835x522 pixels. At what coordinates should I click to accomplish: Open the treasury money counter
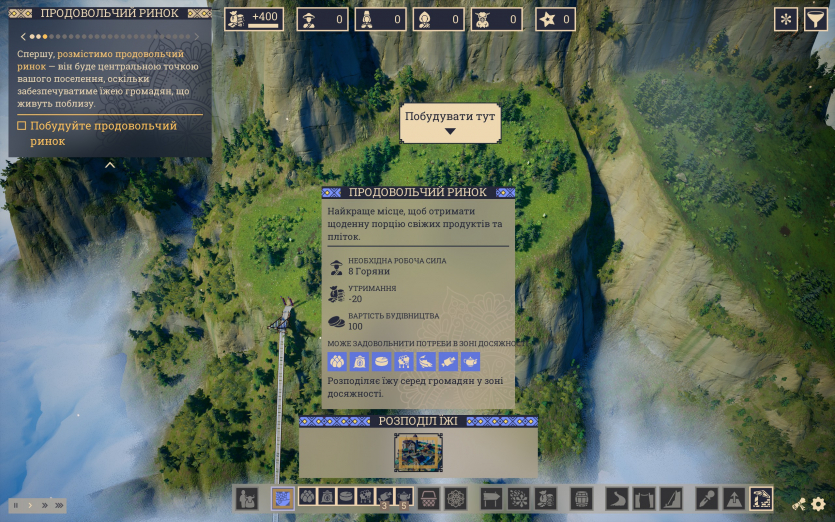pos(254,19)
